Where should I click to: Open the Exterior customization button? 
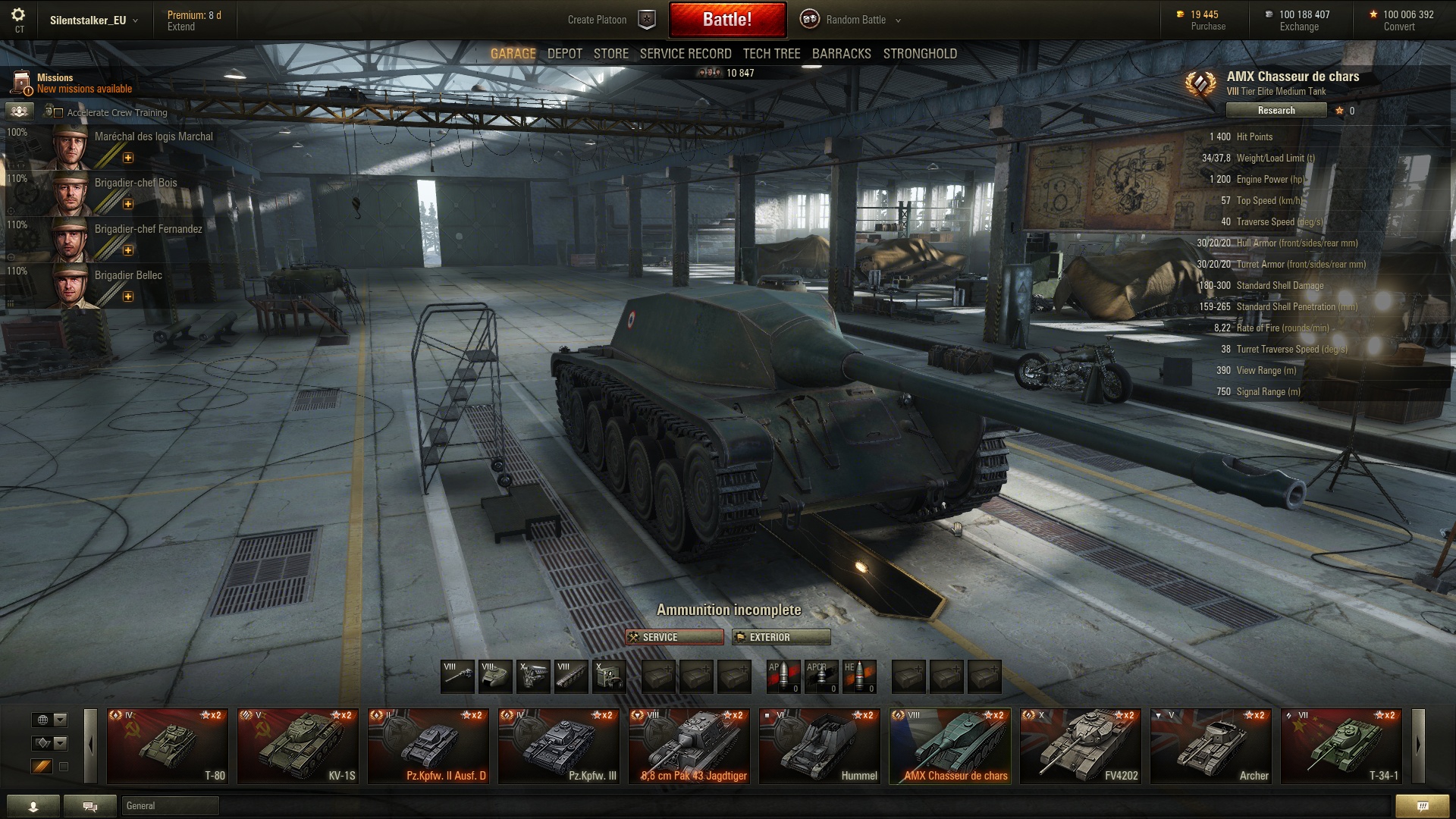click(780, 638)
